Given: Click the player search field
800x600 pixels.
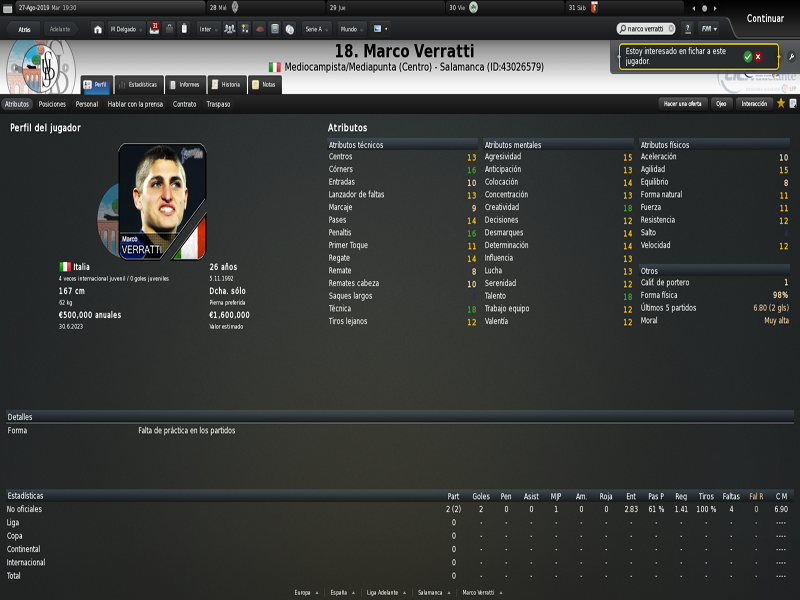Looking at the screenshot, I should [646, 29].
